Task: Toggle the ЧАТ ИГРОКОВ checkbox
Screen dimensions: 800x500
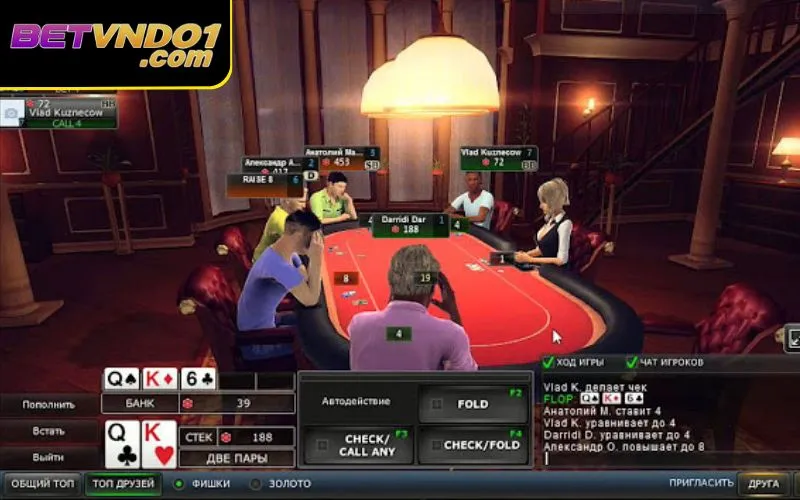Action: click(x=632, y=362)
